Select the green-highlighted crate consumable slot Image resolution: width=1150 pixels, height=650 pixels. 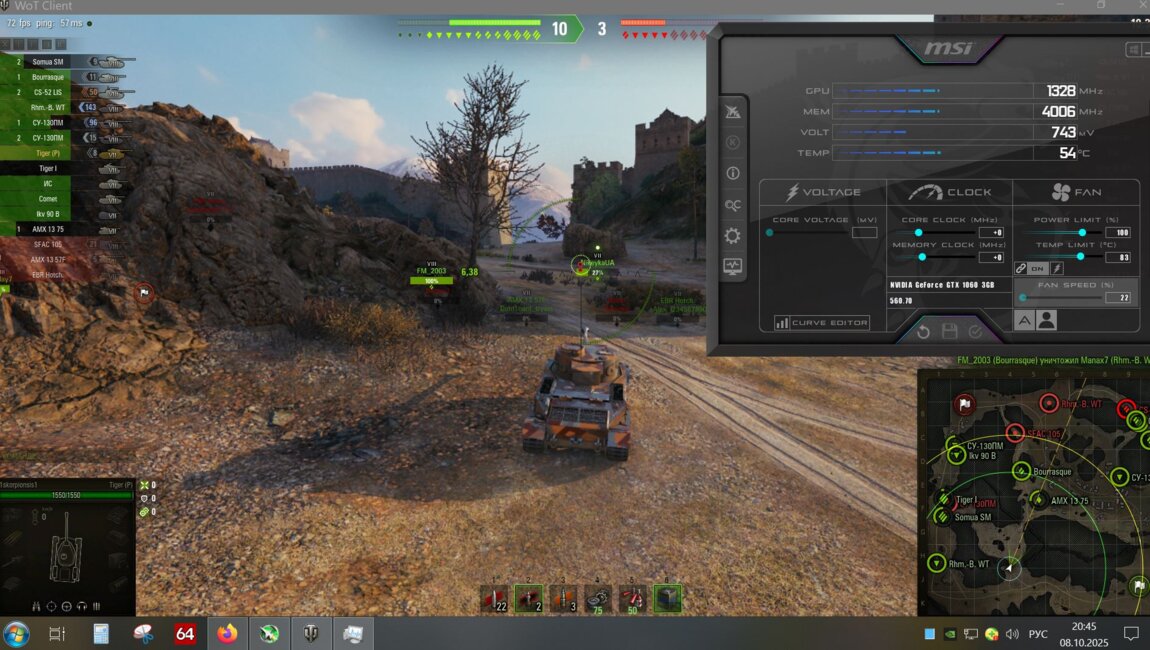click(667, 598)
